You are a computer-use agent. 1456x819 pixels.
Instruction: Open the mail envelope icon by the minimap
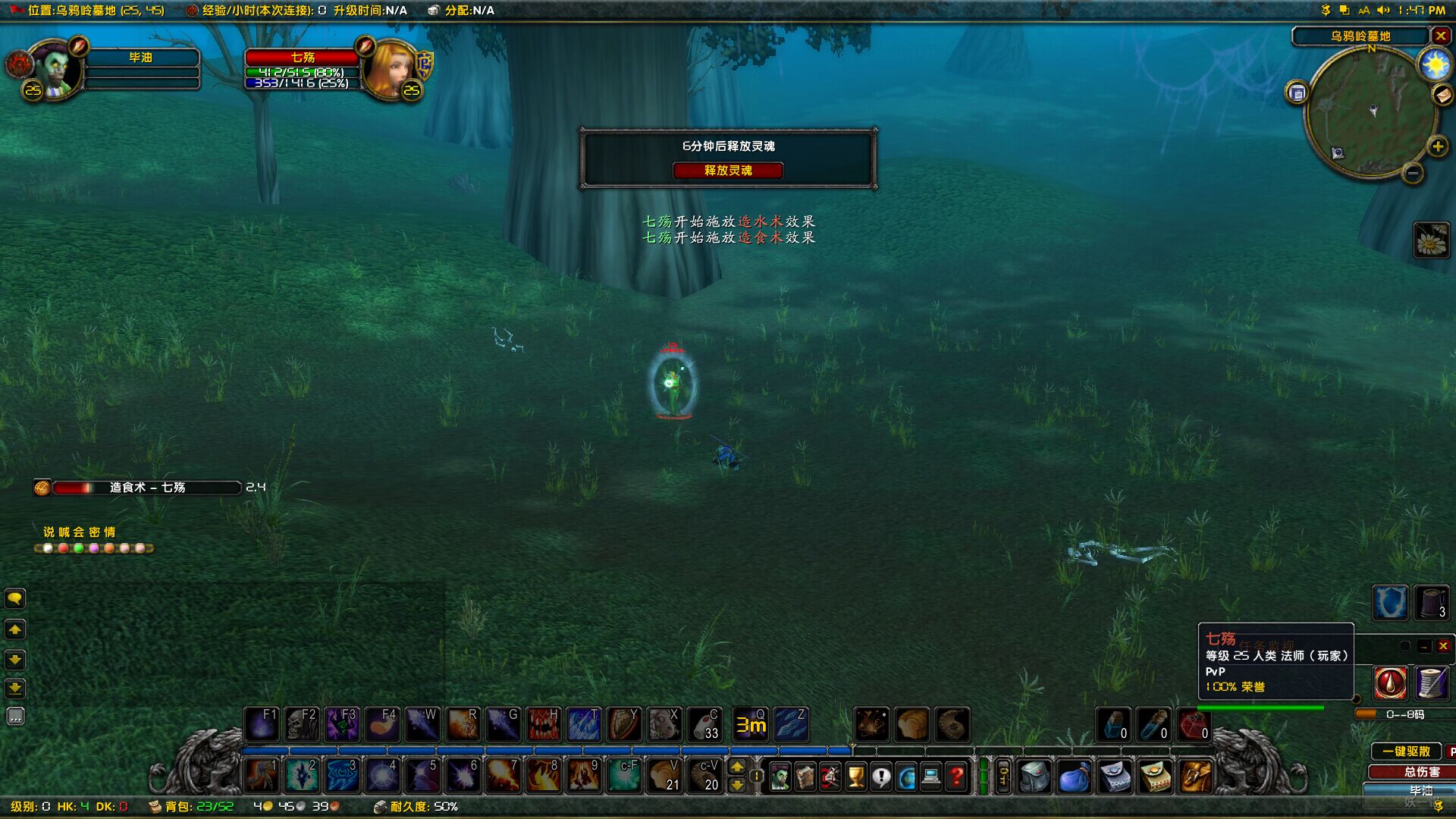click(x=1442, y=94)
